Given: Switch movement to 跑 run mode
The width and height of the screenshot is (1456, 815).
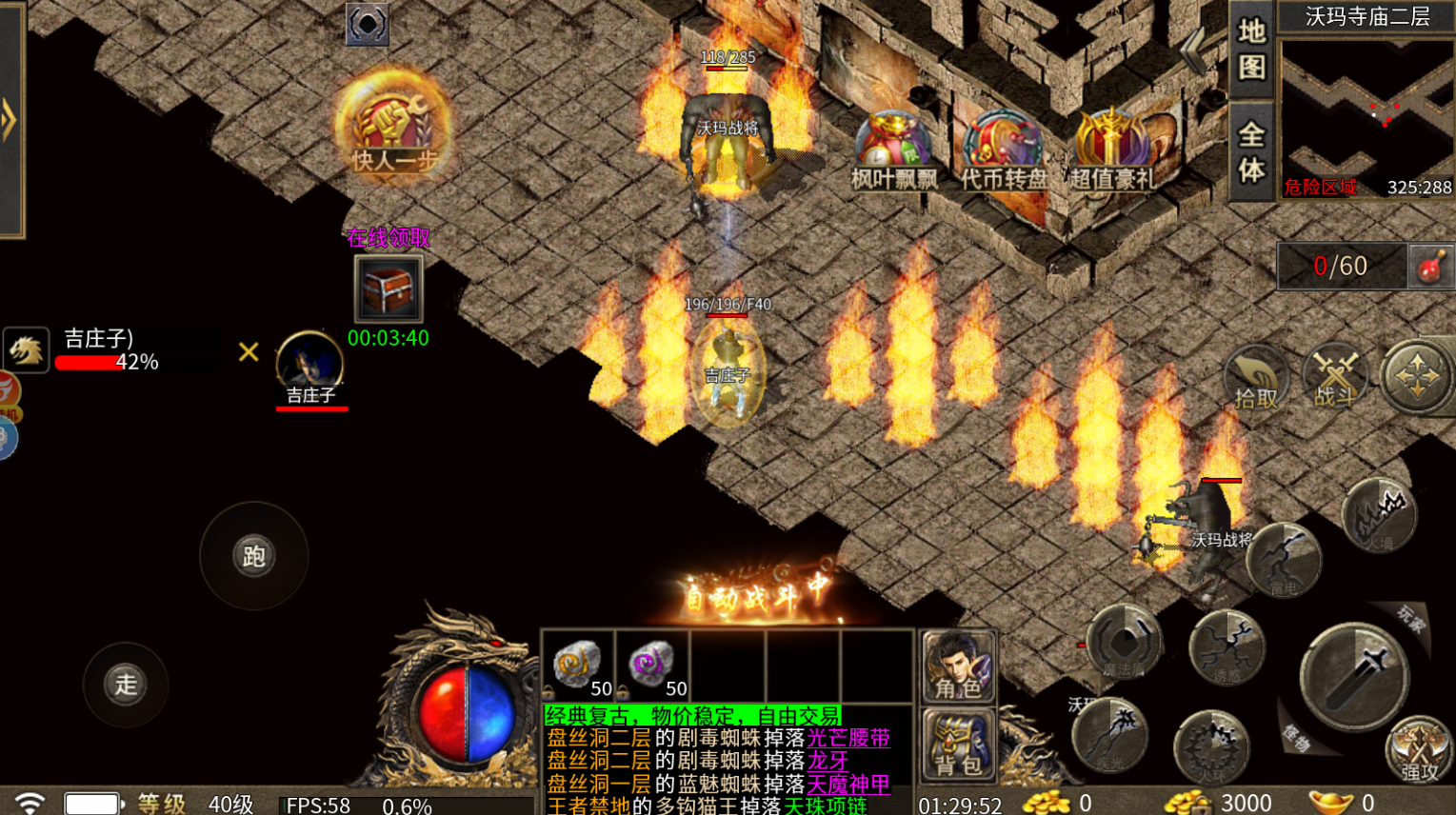Looking at the screenshot, I should (253, 556).
